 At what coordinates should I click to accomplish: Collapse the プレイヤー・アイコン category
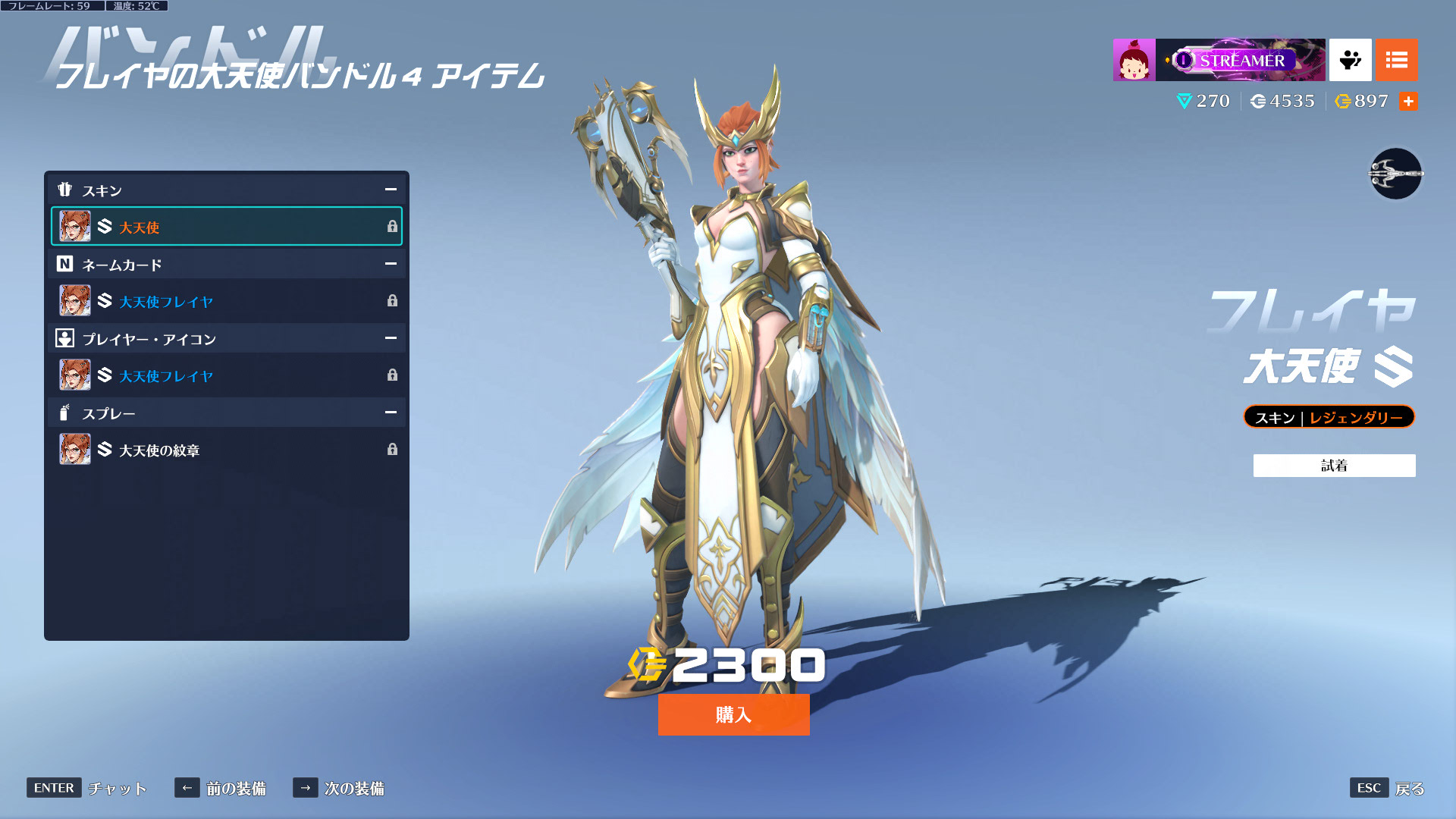pos(391,338)
